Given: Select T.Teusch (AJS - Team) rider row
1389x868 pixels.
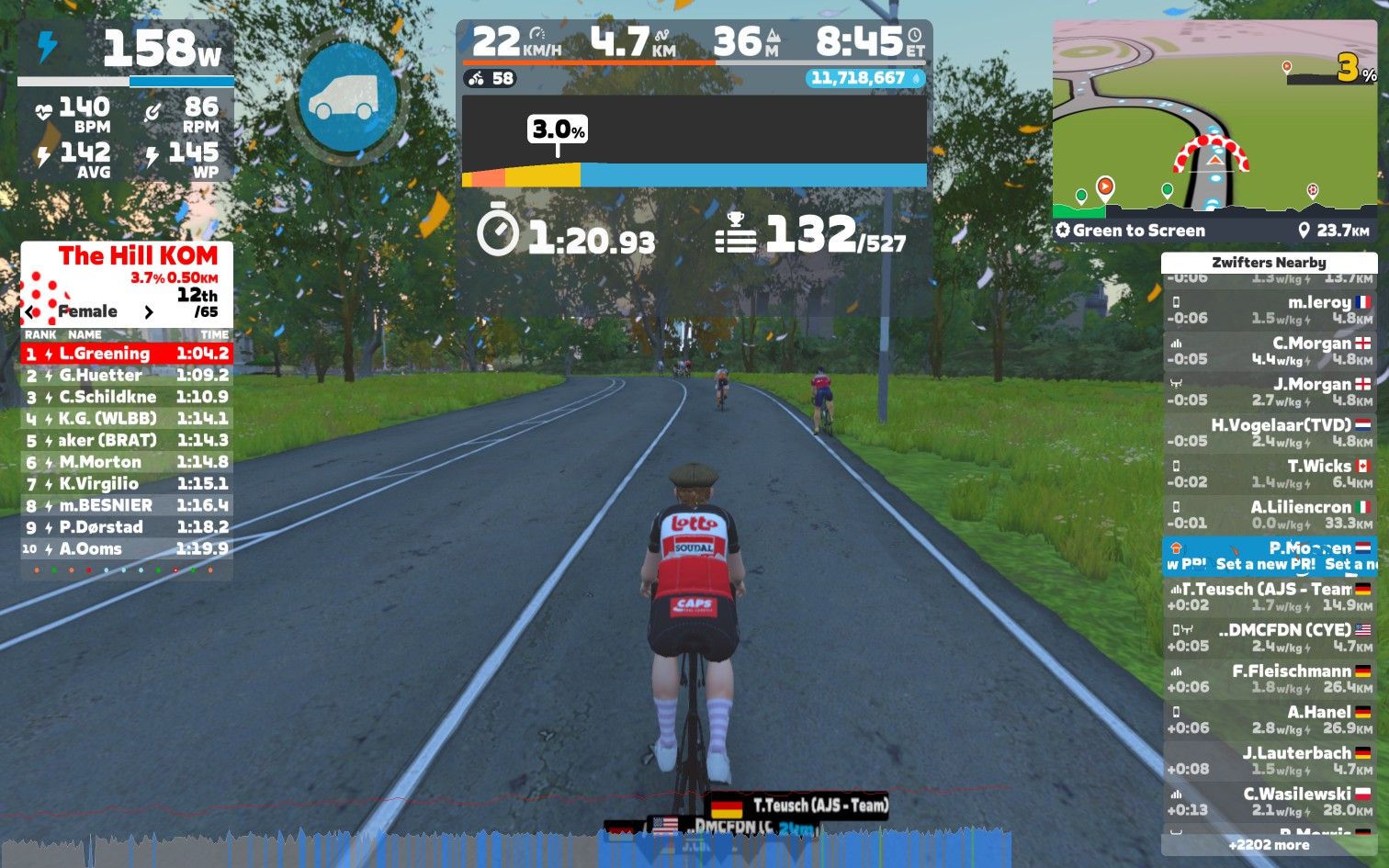Looking at the screenshot, I should tap(1270, 596).
